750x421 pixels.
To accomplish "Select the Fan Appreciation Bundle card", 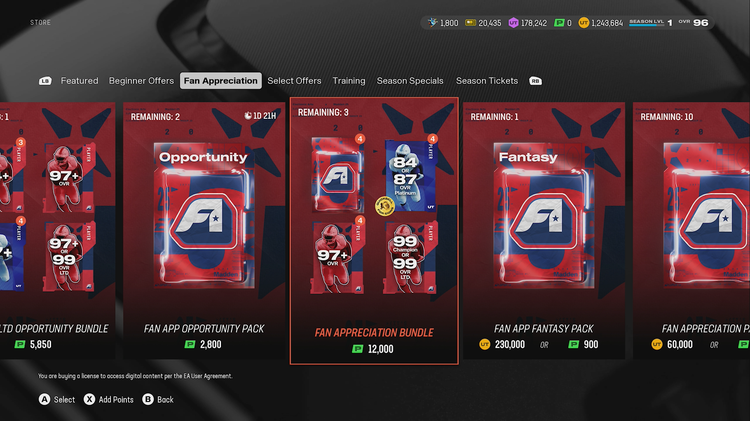I will tap(374, 230).
